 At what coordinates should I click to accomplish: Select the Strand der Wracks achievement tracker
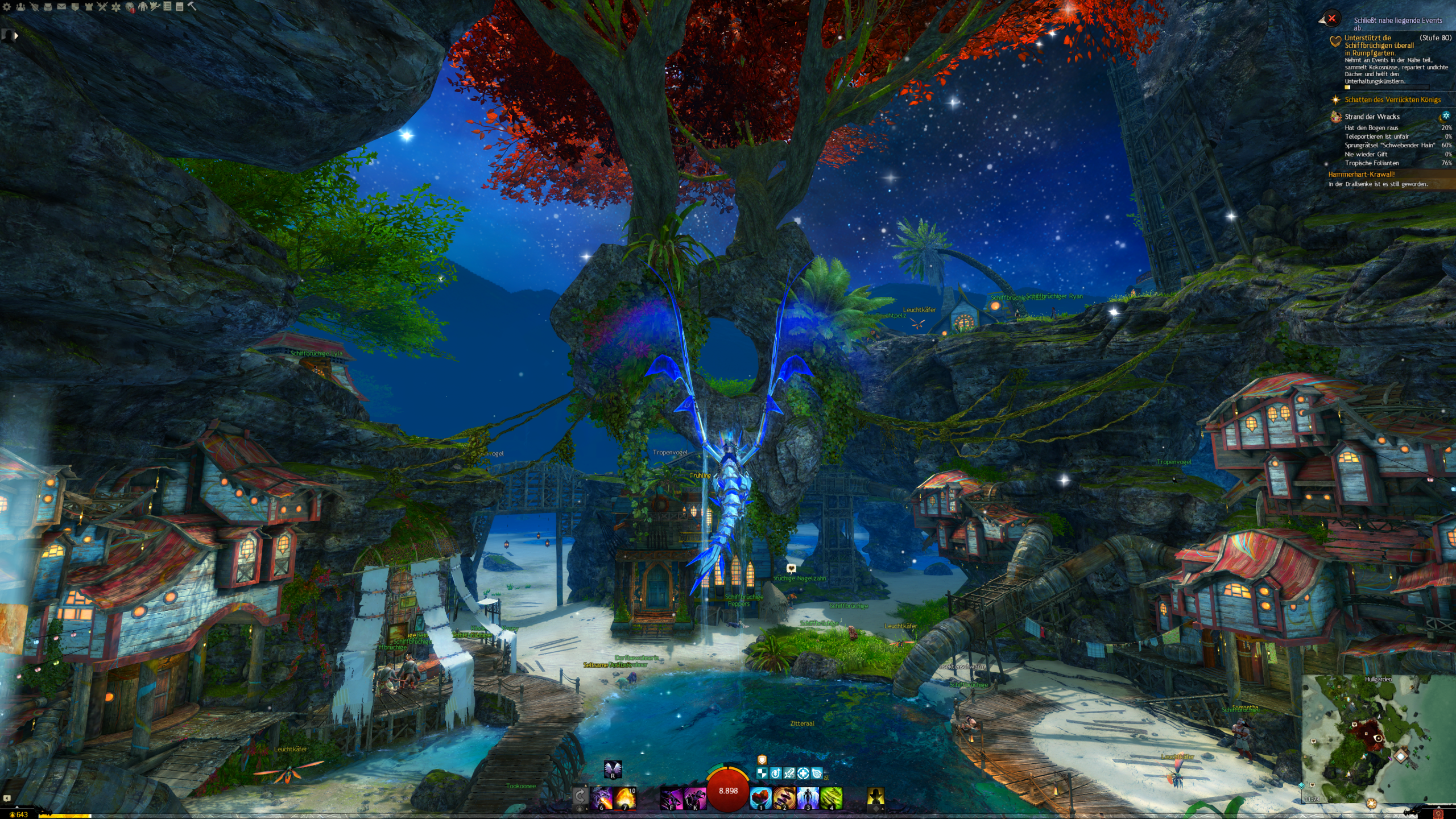click(1372, 117)
